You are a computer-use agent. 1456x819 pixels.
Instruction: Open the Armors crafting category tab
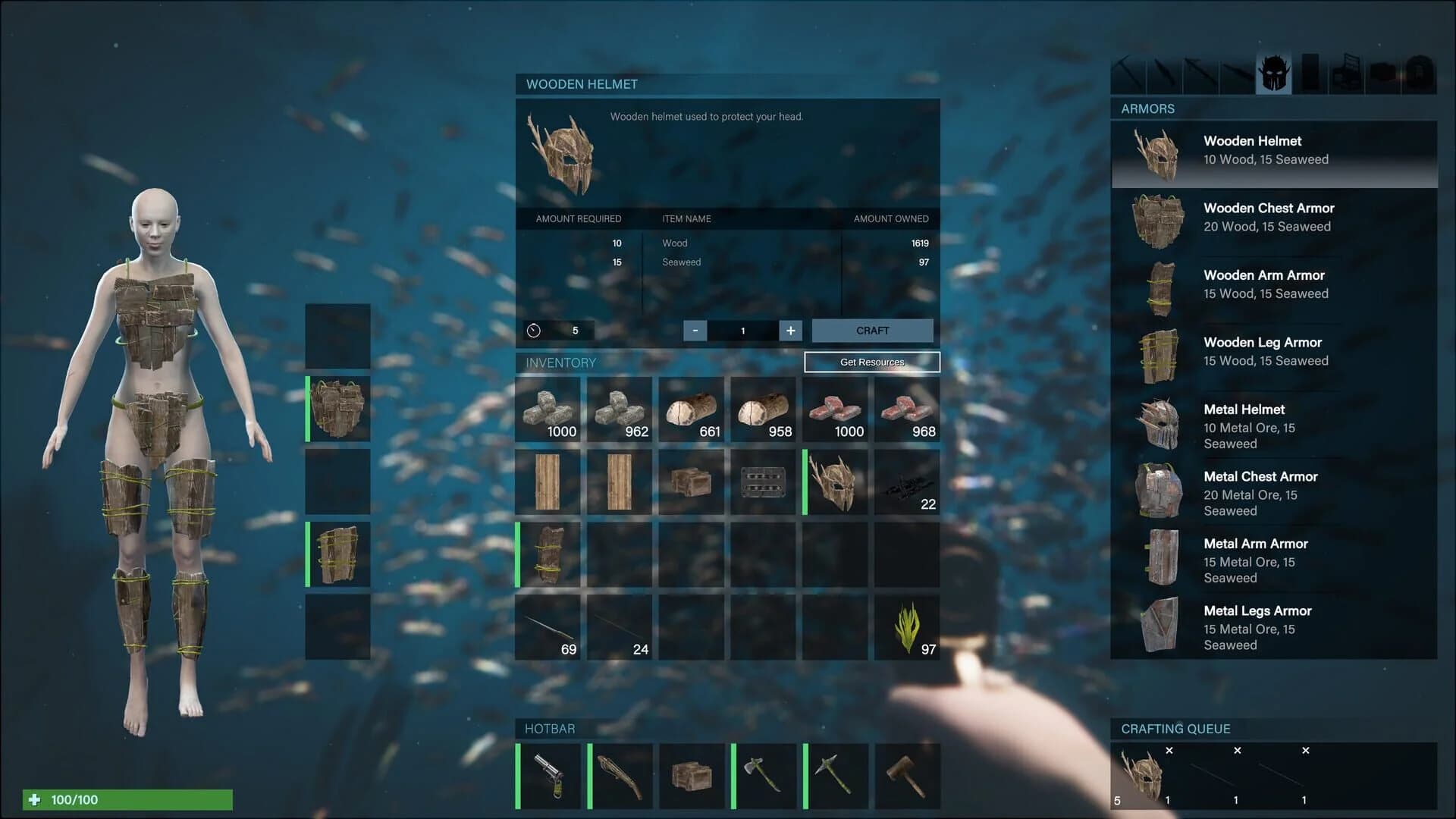1274,72
